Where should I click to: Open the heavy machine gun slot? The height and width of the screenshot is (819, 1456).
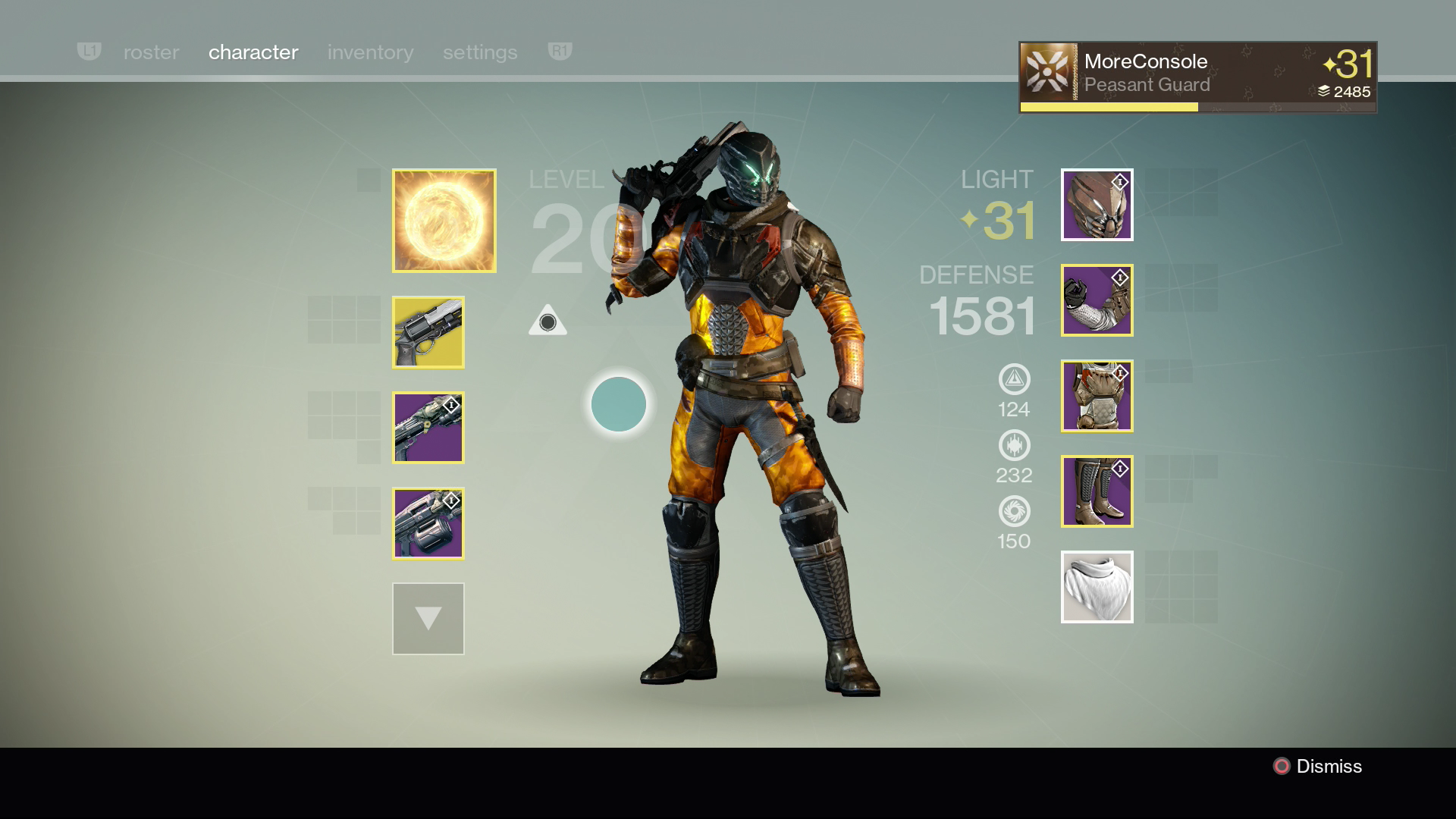tap(428, 524)
